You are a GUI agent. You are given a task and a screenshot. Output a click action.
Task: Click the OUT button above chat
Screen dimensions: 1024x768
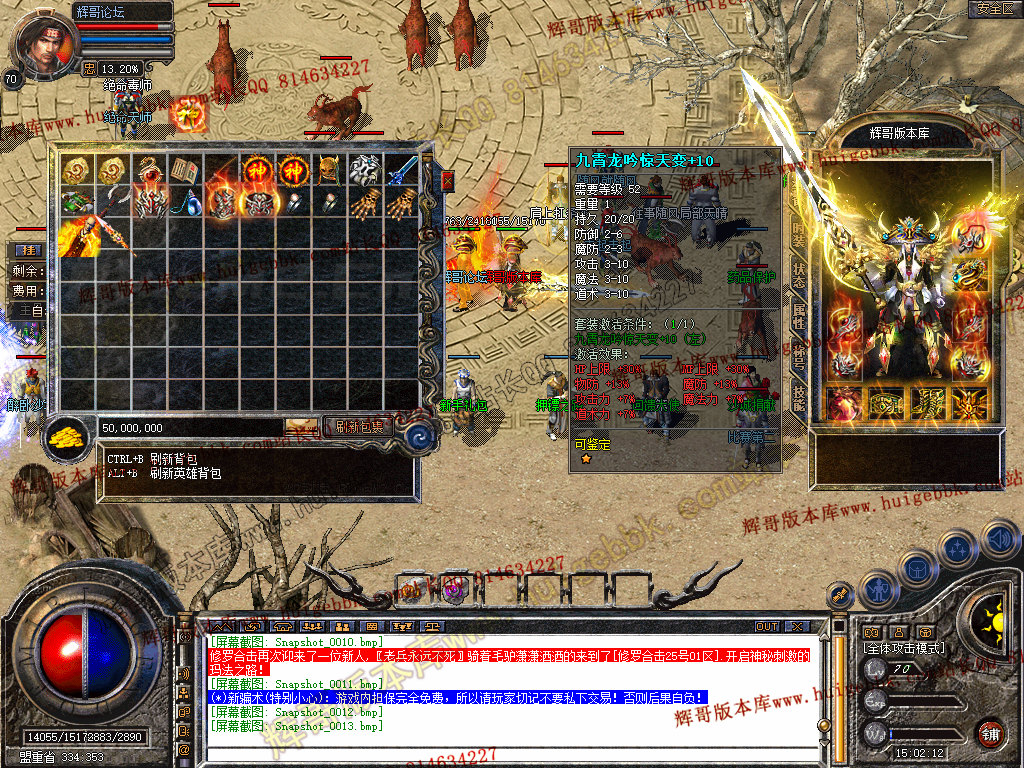click(767, 626)
